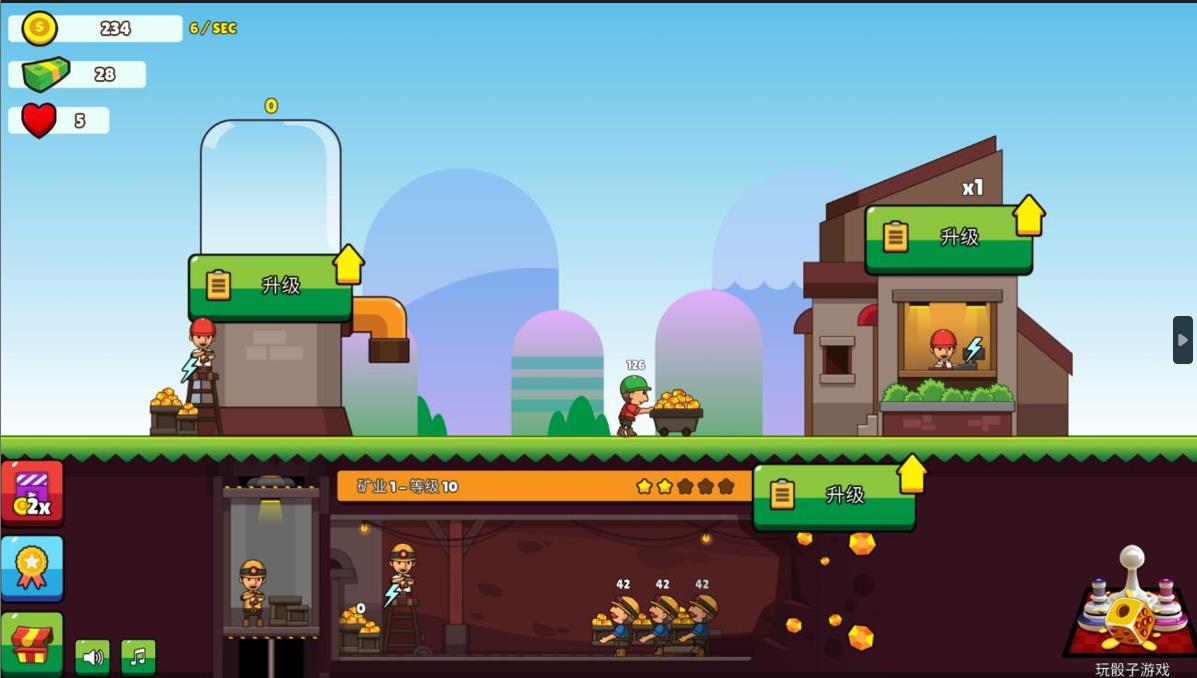Boost the mine shaft manager's lightning bolt

coord(393,595)
